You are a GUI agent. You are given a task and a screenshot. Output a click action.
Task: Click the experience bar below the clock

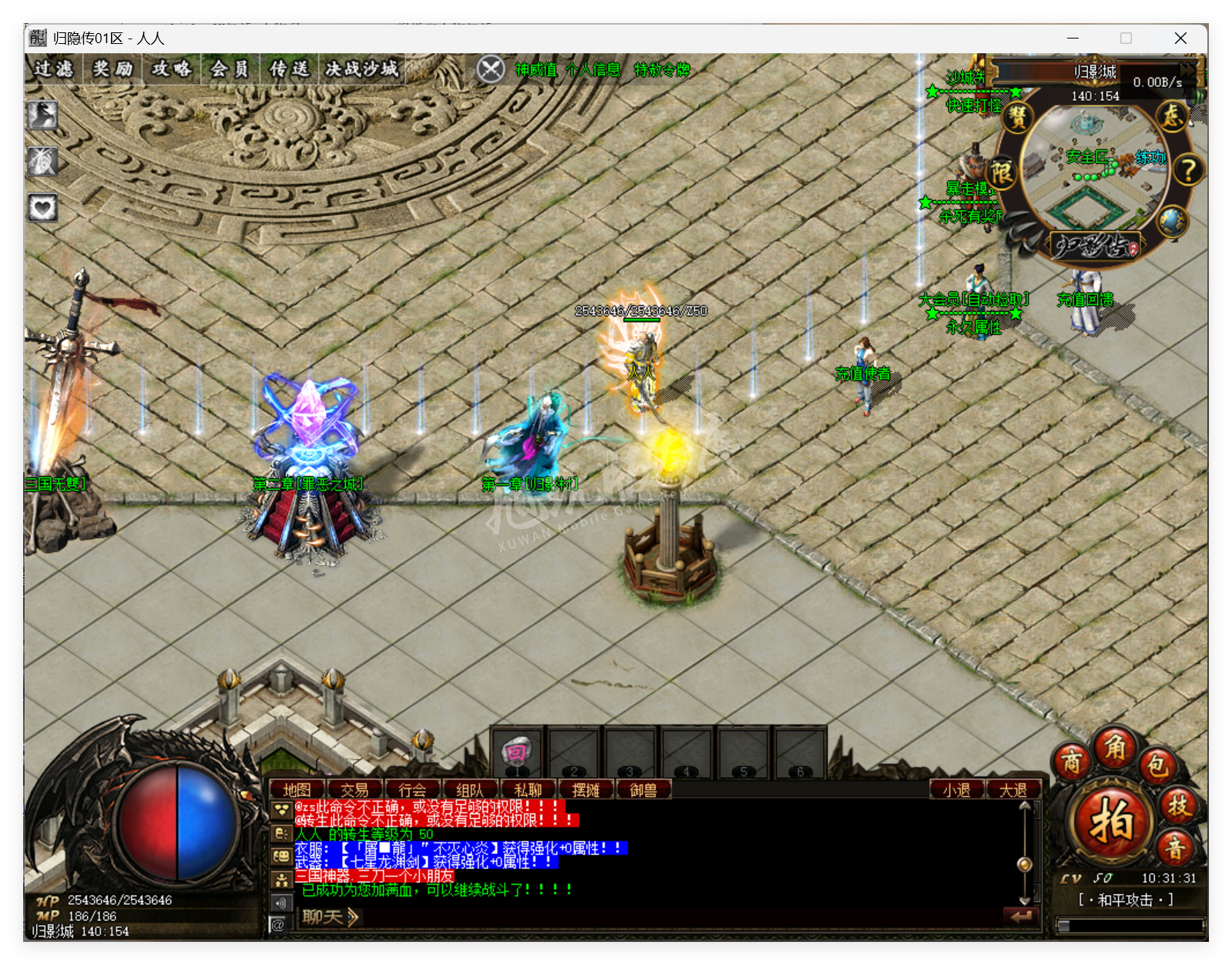(1131, 925)
